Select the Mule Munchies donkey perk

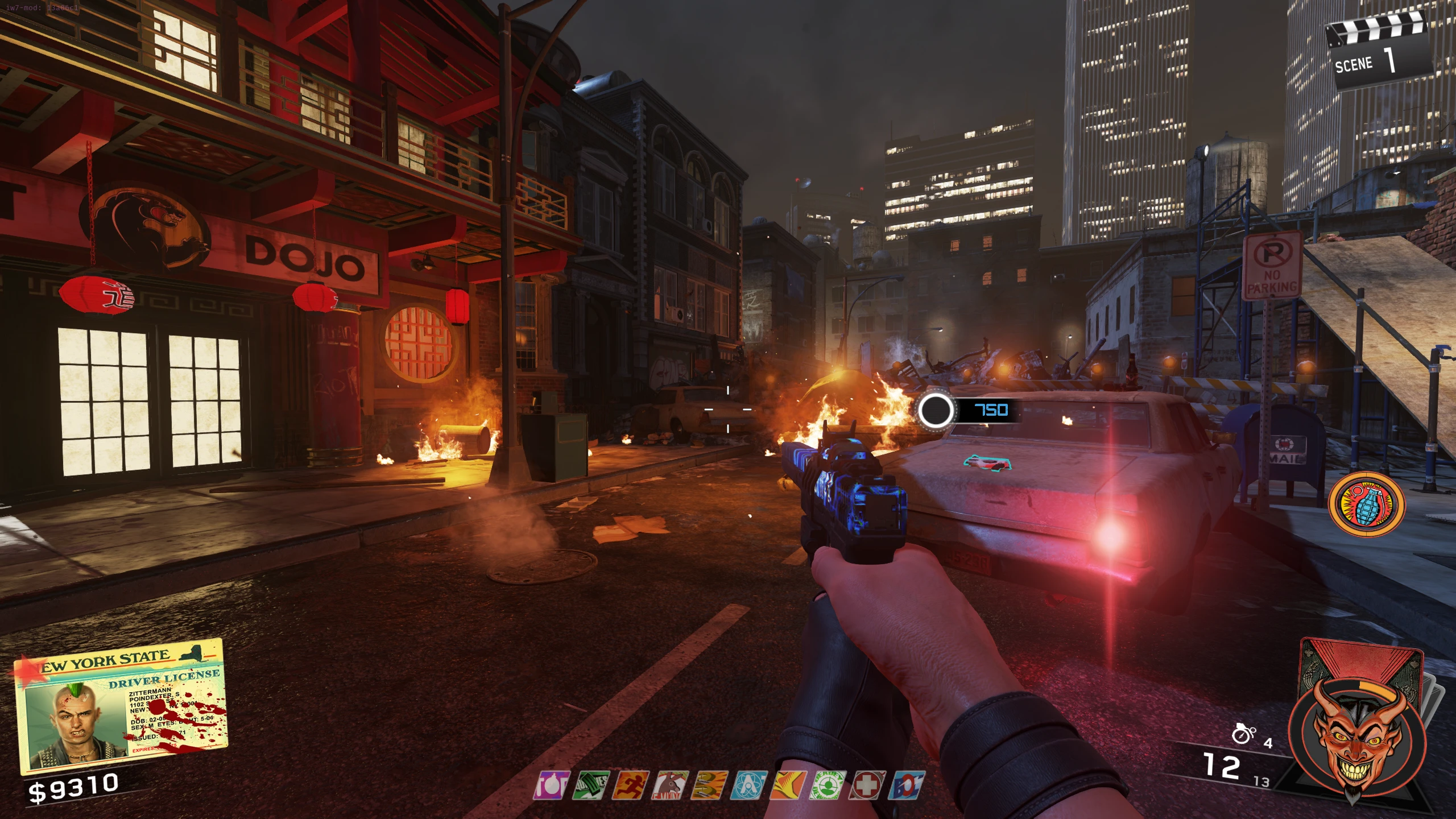tap(671, 785)
